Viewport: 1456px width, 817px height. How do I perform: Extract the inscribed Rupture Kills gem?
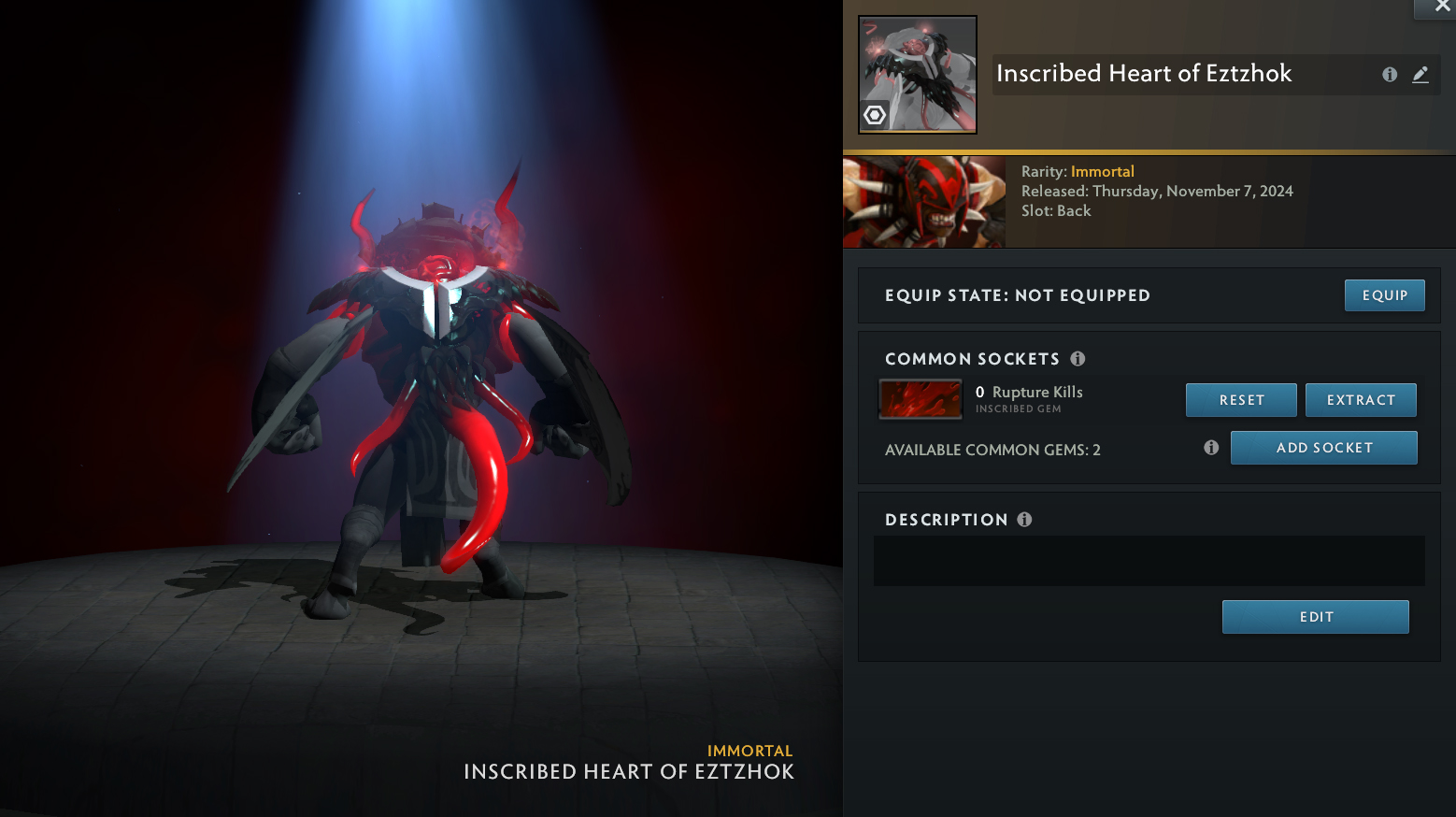tap(1361, 400)
